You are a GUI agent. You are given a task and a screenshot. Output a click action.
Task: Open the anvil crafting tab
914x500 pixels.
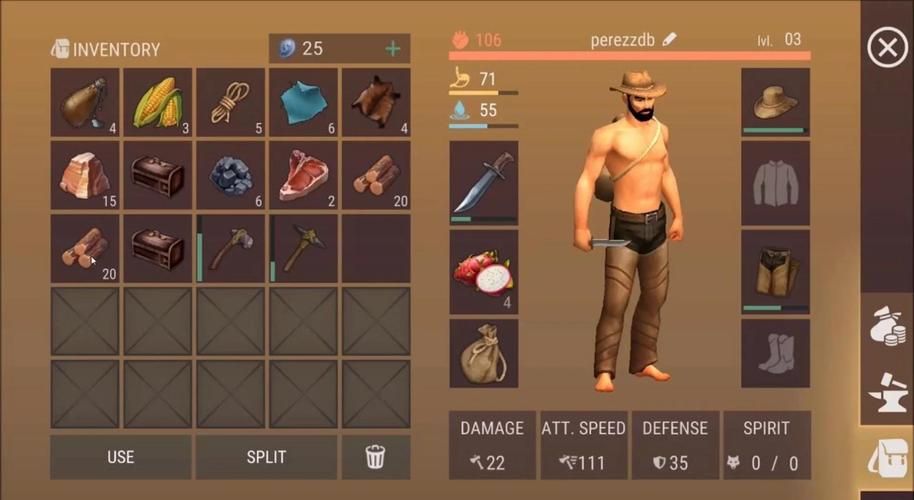click(888, 393)
